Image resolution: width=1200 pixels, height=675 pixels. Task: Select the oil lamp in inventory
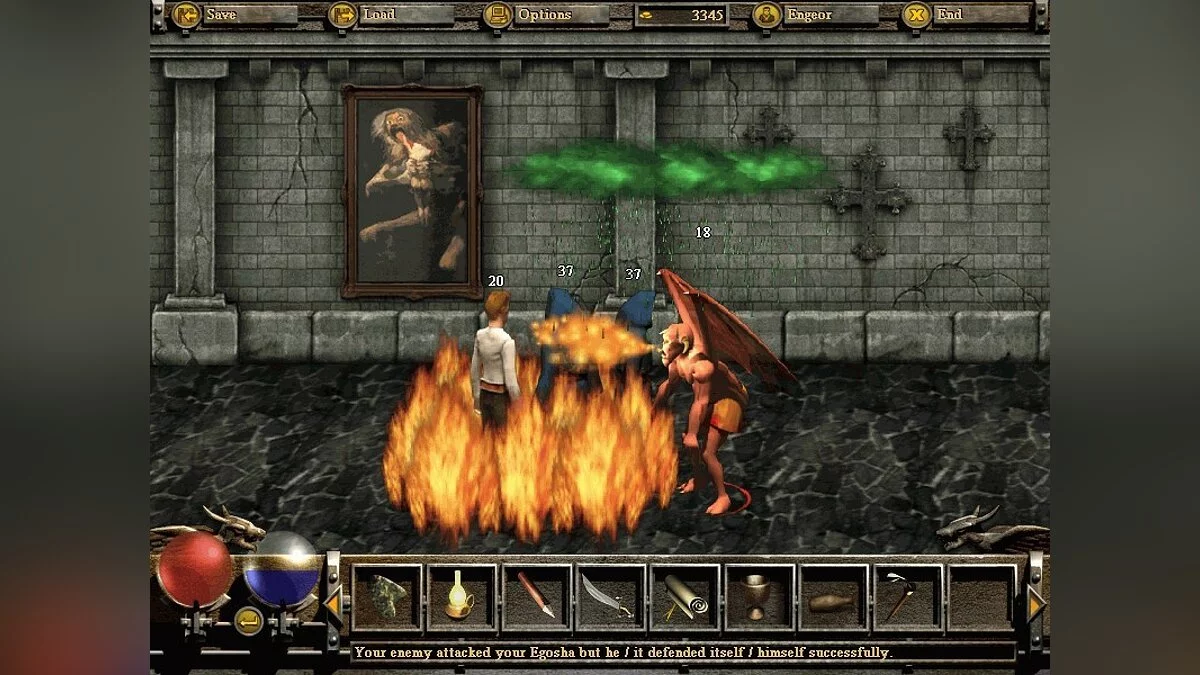click(x=462, y=598)
